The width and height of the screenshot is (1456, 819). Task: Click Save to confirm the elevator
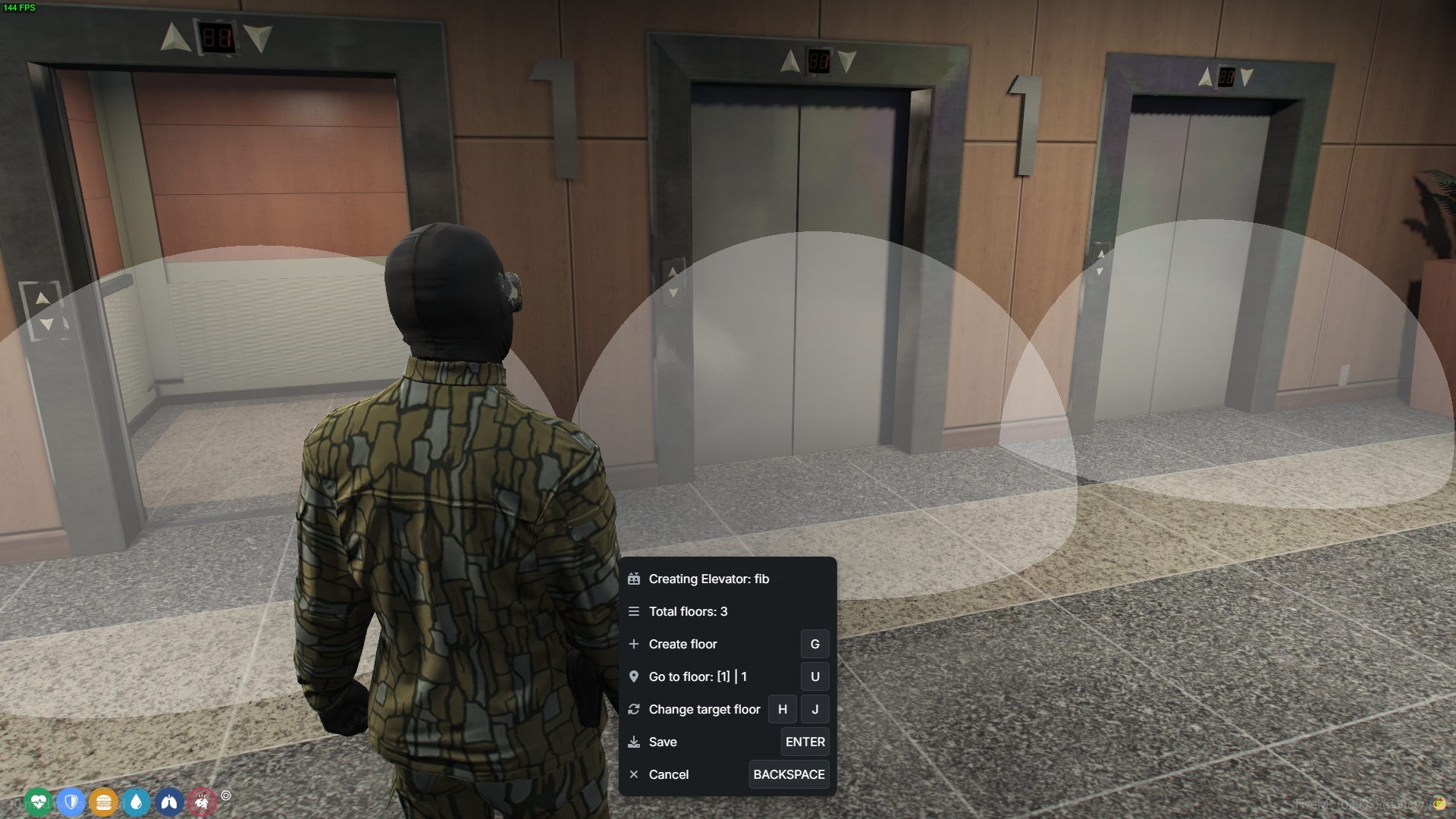pyautogui.click(x=662, y=742)
